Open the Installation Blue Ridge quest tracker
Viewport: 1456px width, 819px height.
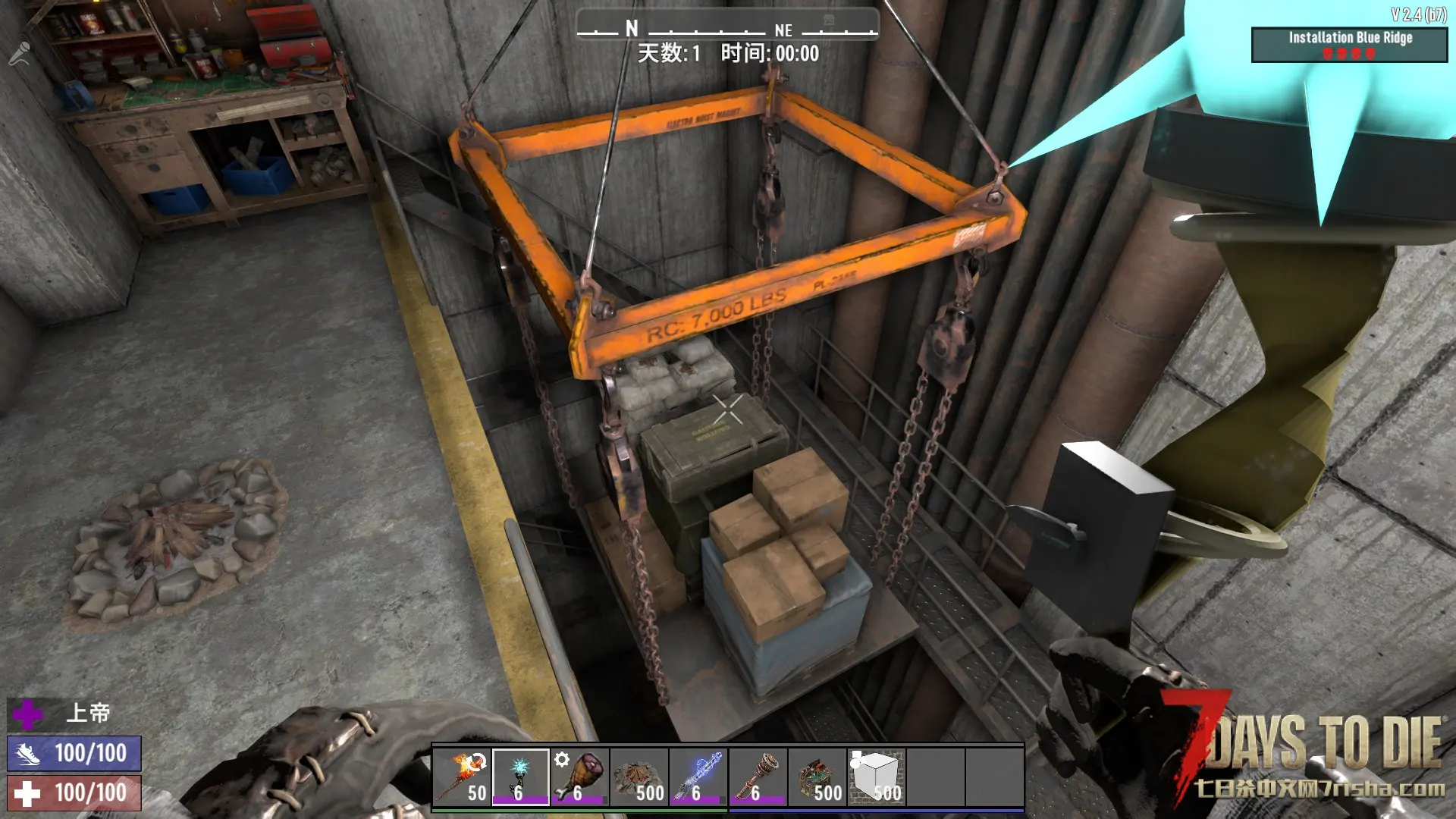pyautogui.click(x=1349, y=45)
